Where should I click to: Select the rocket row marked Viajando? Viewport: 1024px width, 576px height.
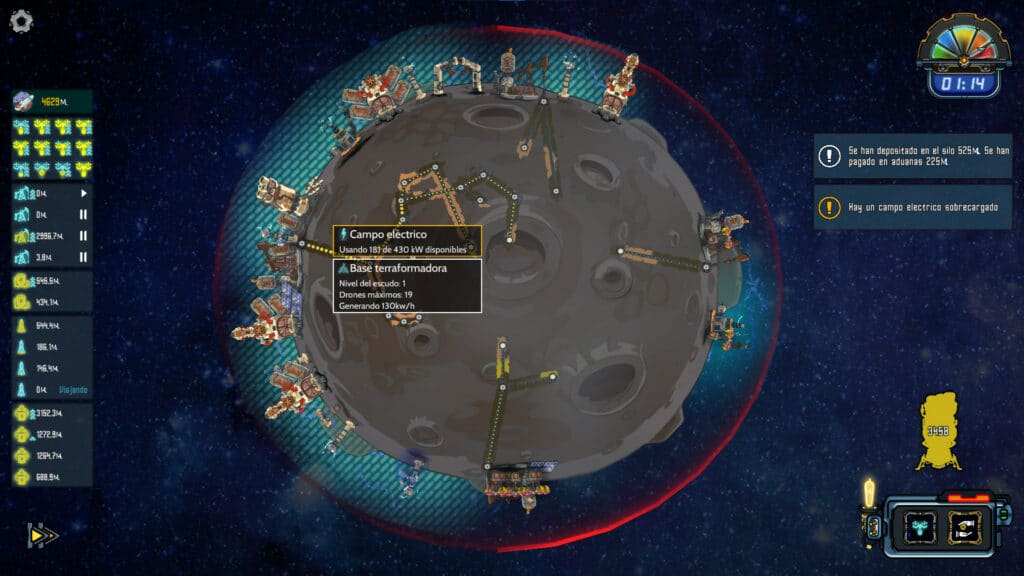(52, 389)
